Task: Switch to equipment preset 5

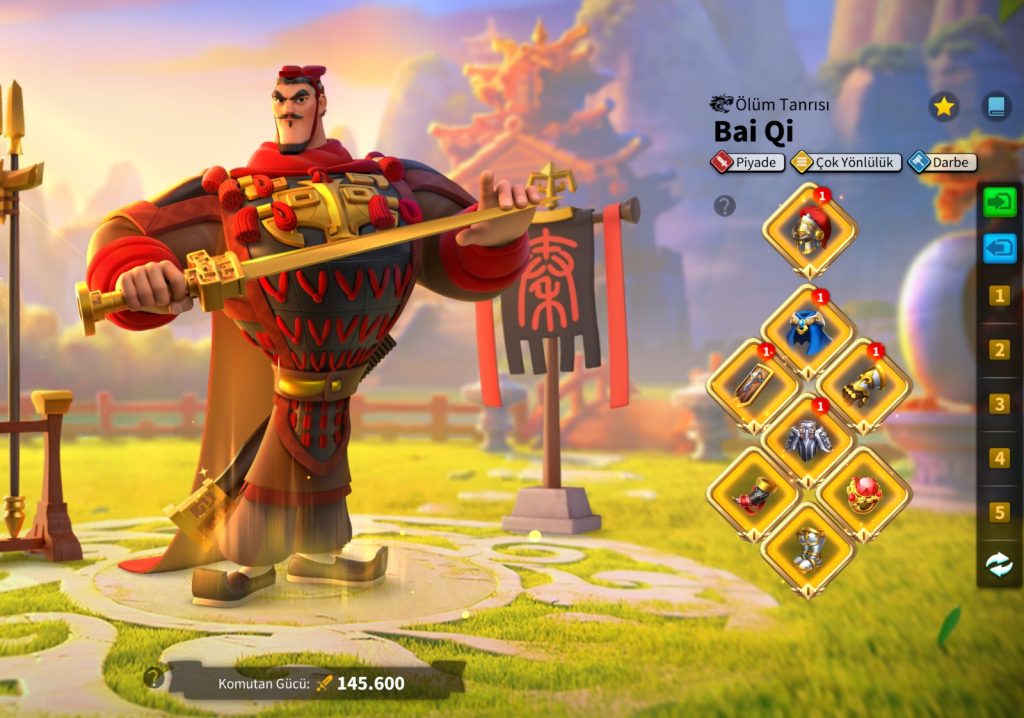Action: tap(999, 512)
